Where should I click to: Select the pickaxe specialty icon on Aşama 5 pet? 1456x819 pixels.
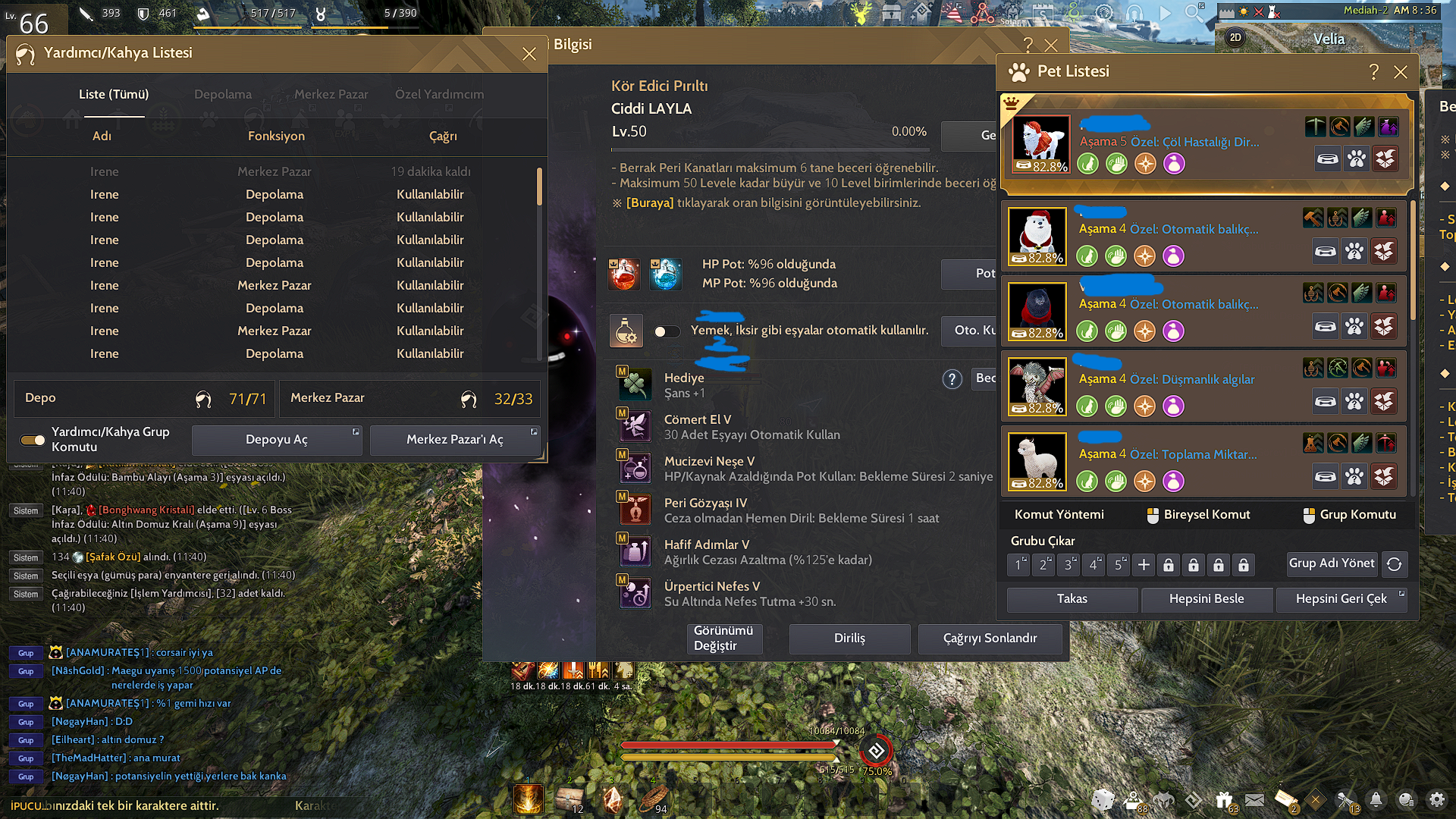click(x=1317, y=127)
